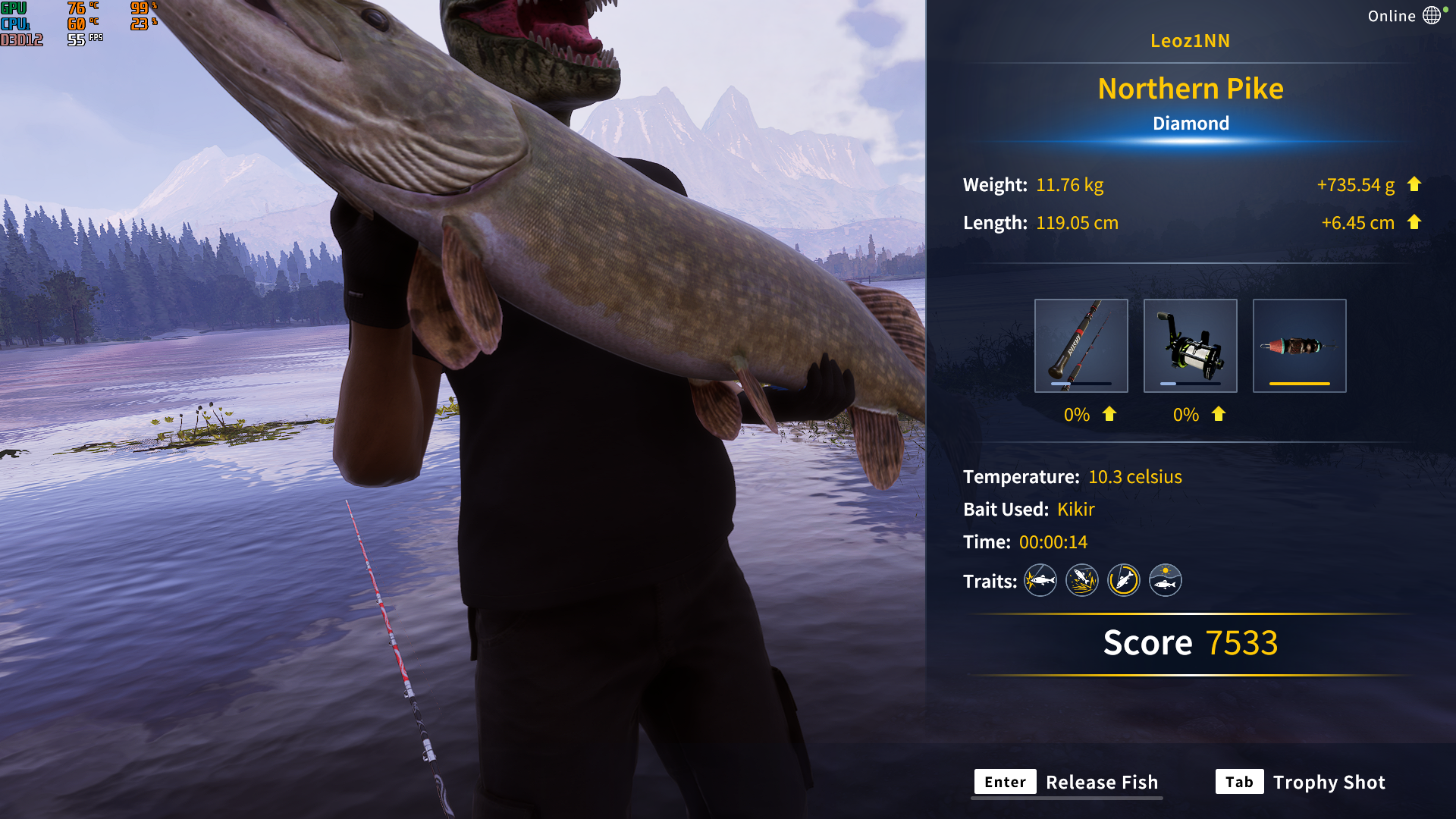Select the leaping fish trait icon
1456x819 pixels.
coord(1081,580)
